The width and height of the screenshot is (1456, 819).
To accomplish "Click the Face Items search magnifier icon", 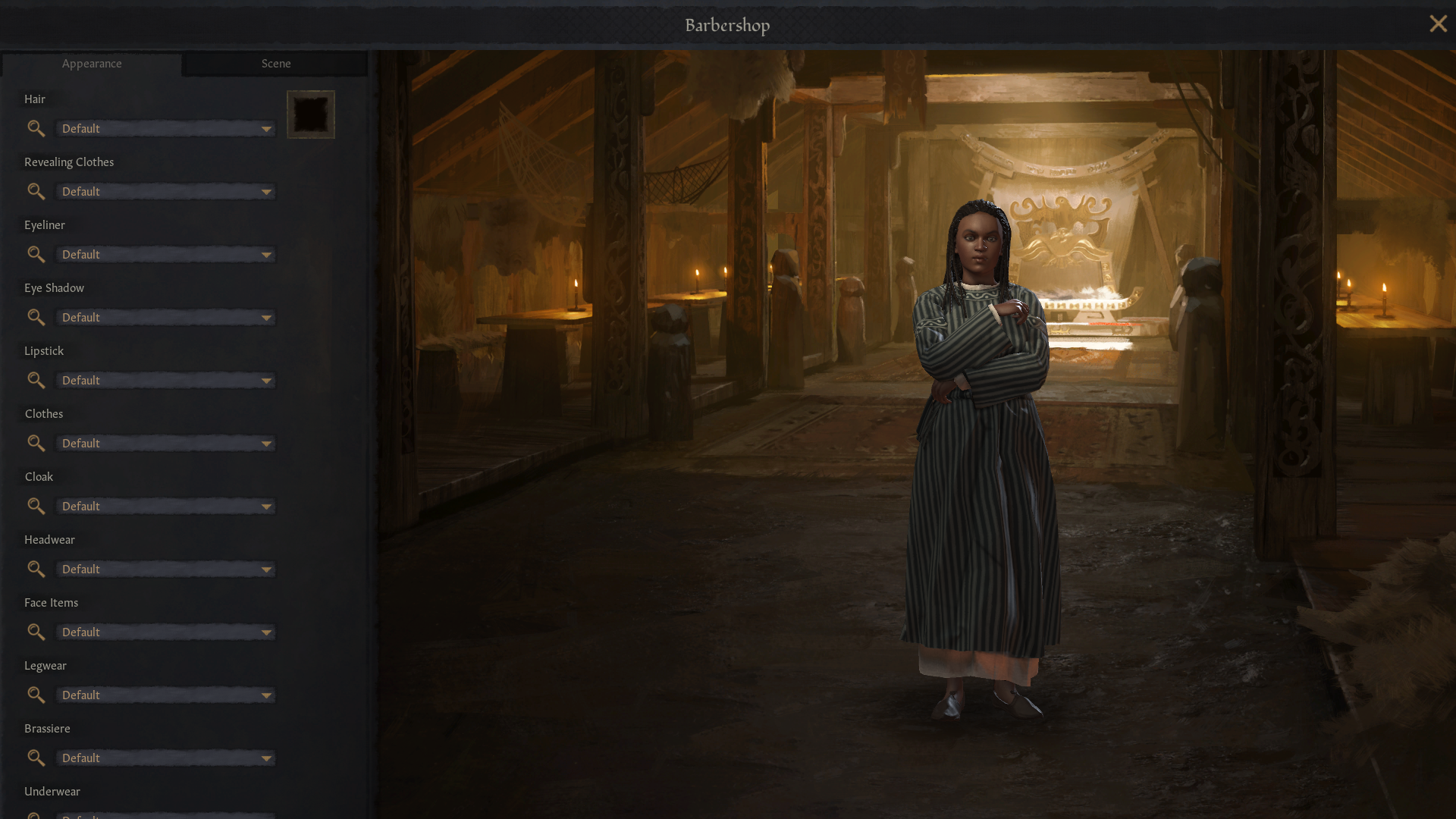I will click(x=36, y=632).
